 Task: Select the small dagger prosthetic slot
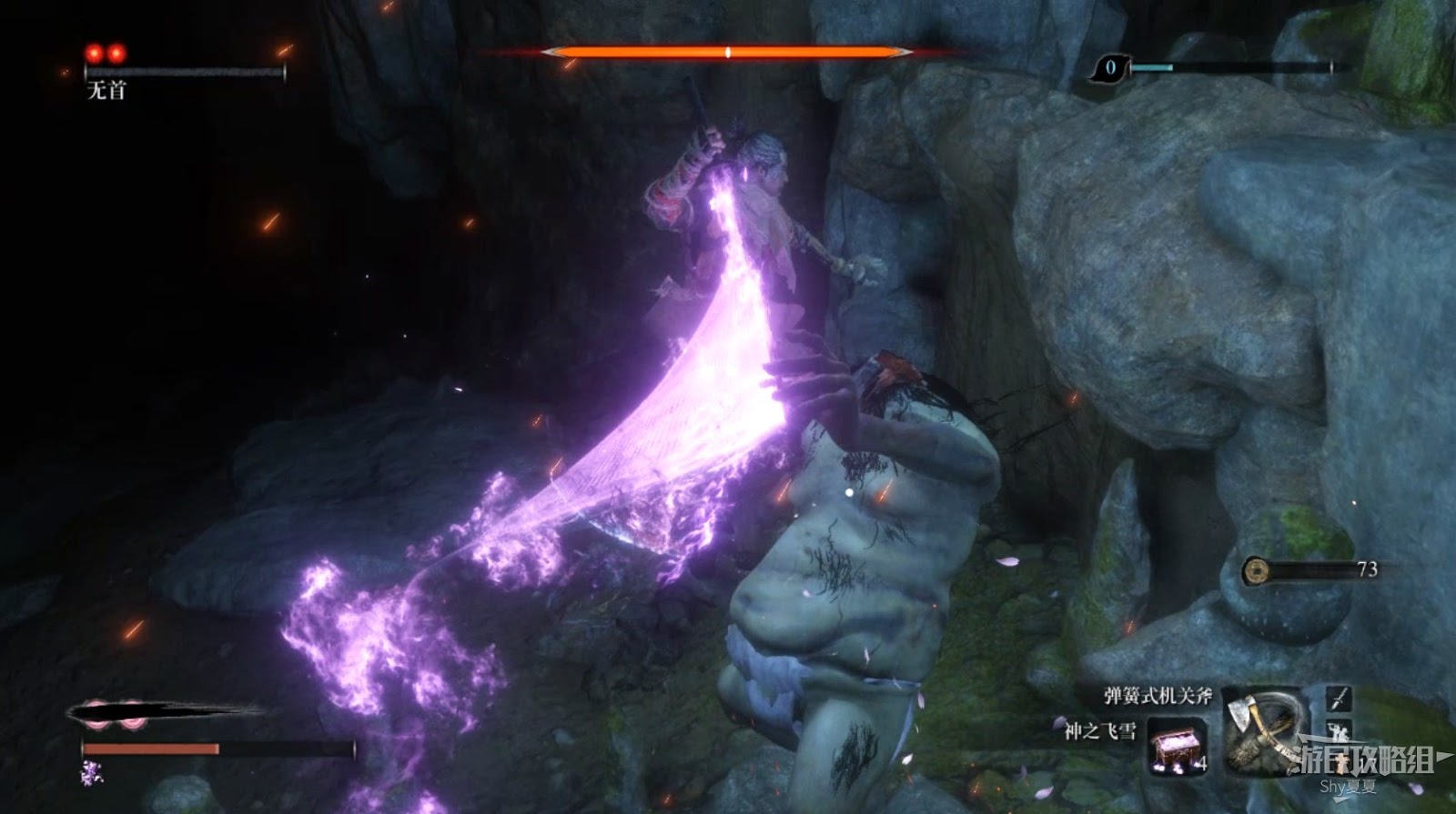pos(1339,698)
